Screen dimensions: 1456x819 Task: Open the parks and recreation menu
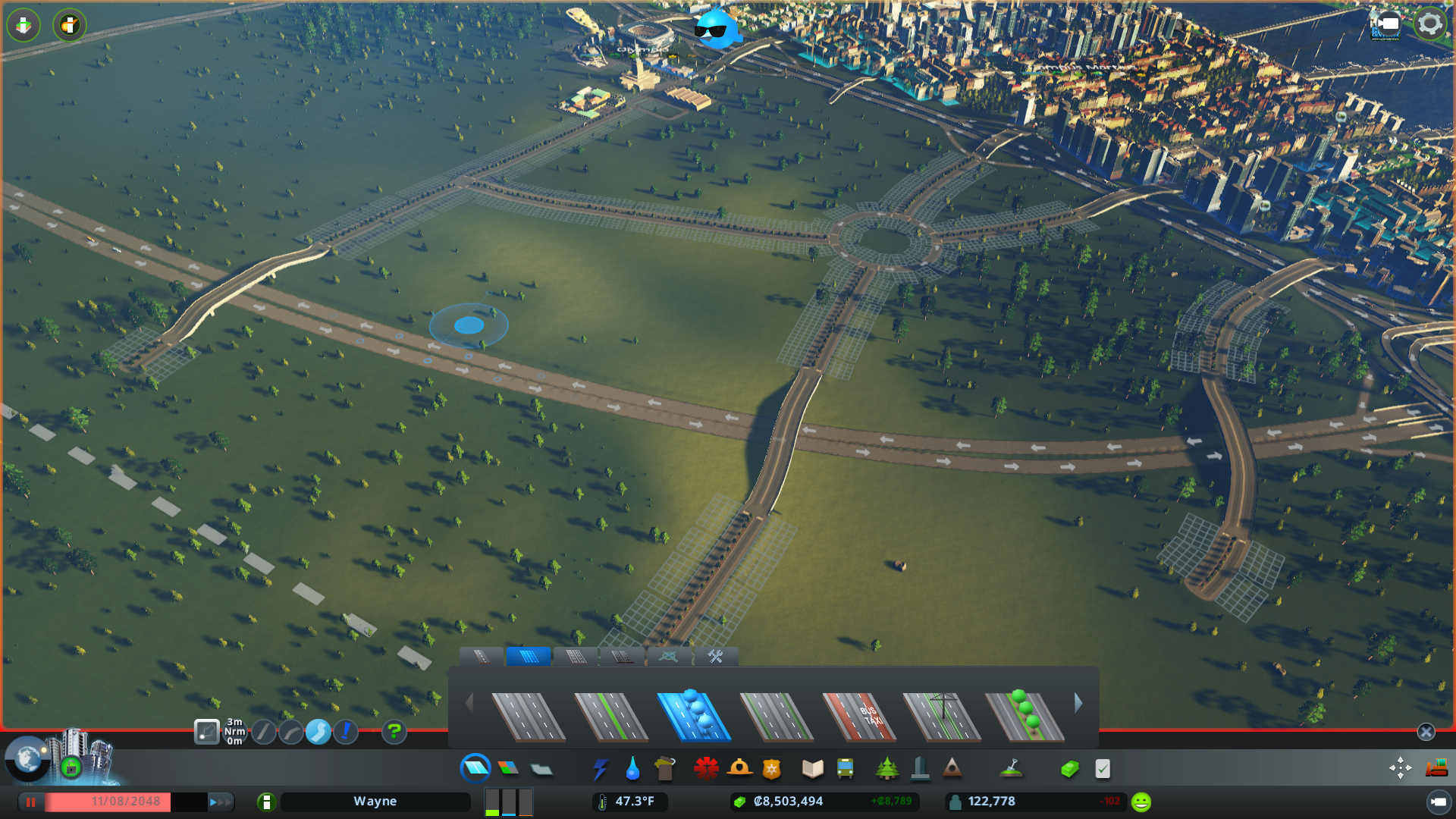(887, 768)
